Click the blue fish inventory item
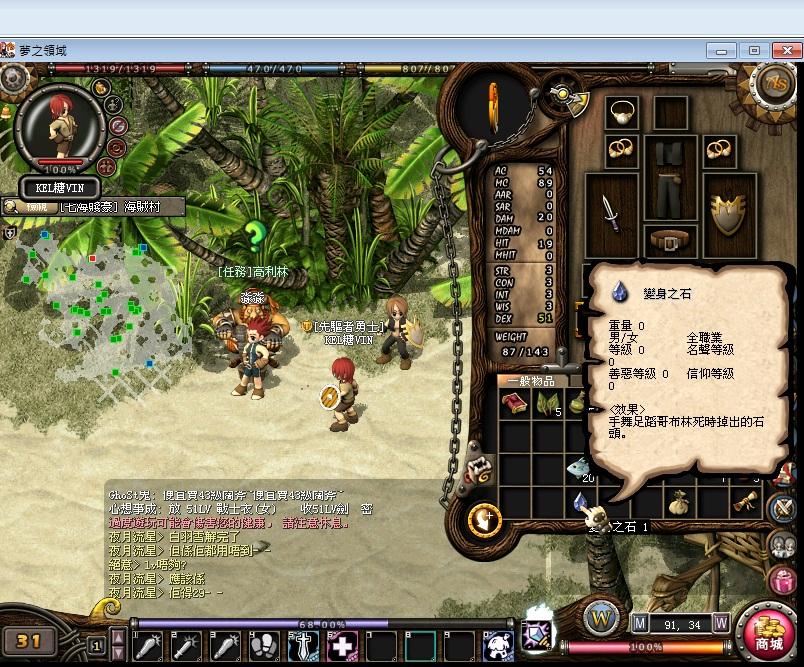 point(580,467)
